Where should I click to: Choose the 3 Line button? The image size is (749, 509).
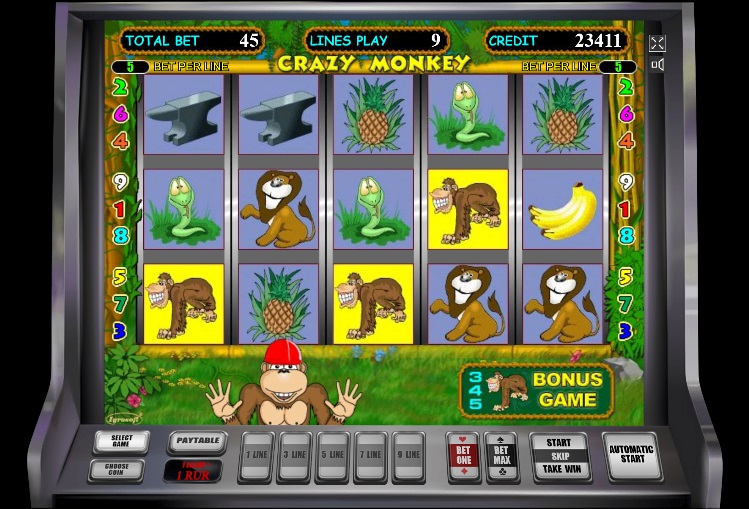click(293, 455)
